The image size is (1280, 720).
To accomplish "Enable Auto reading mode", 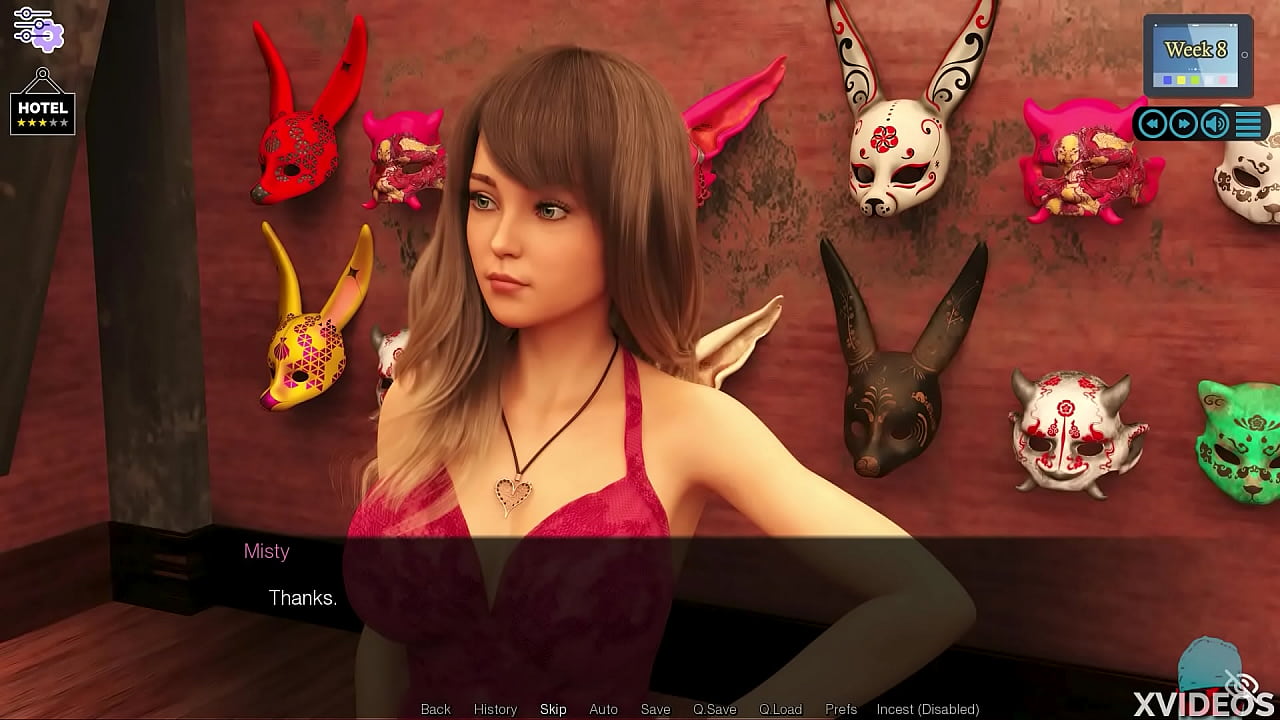I will pyautogui.click(x=604, y=708).
